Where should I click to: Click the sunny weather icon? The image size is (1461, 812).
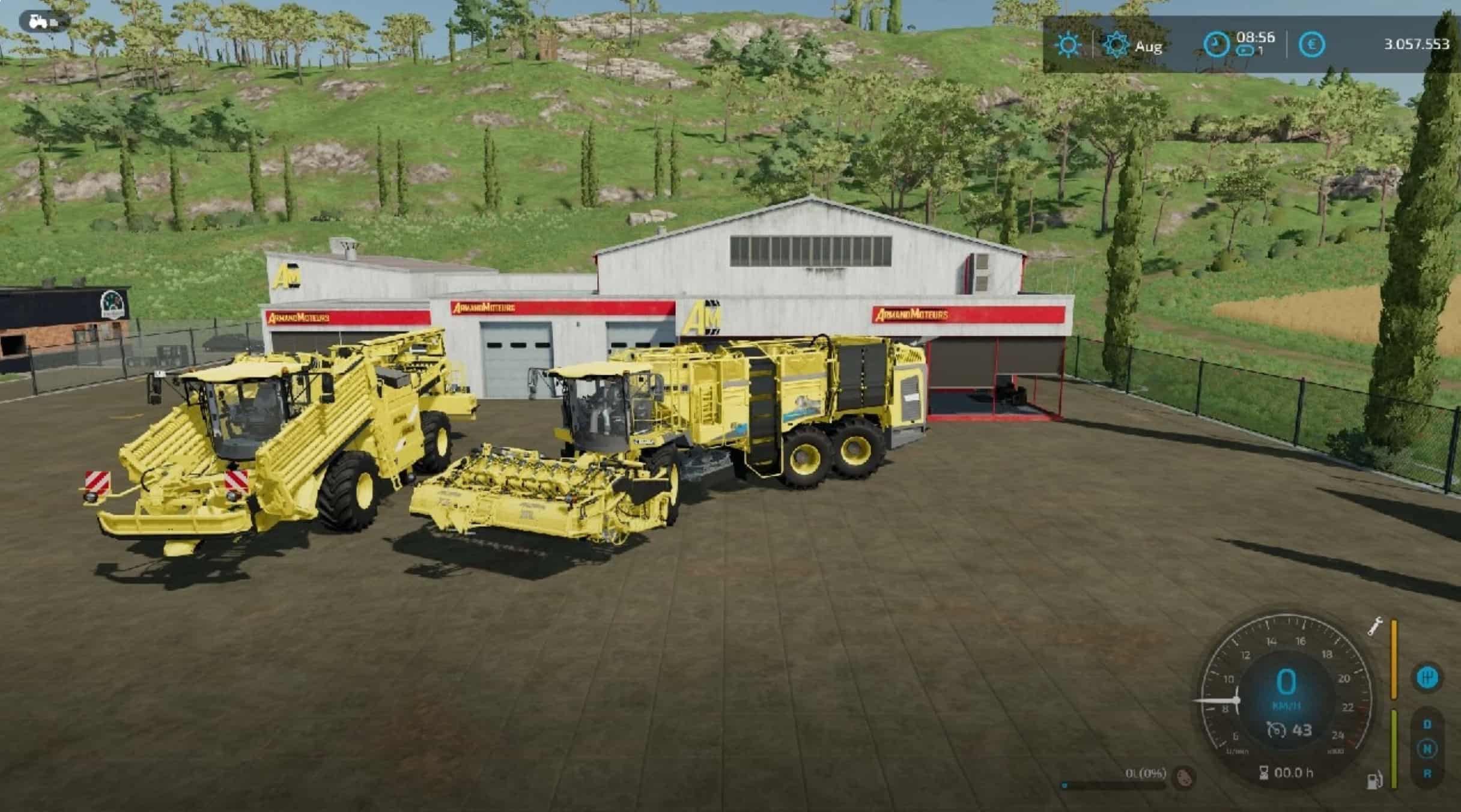[x=1068, y=45]
